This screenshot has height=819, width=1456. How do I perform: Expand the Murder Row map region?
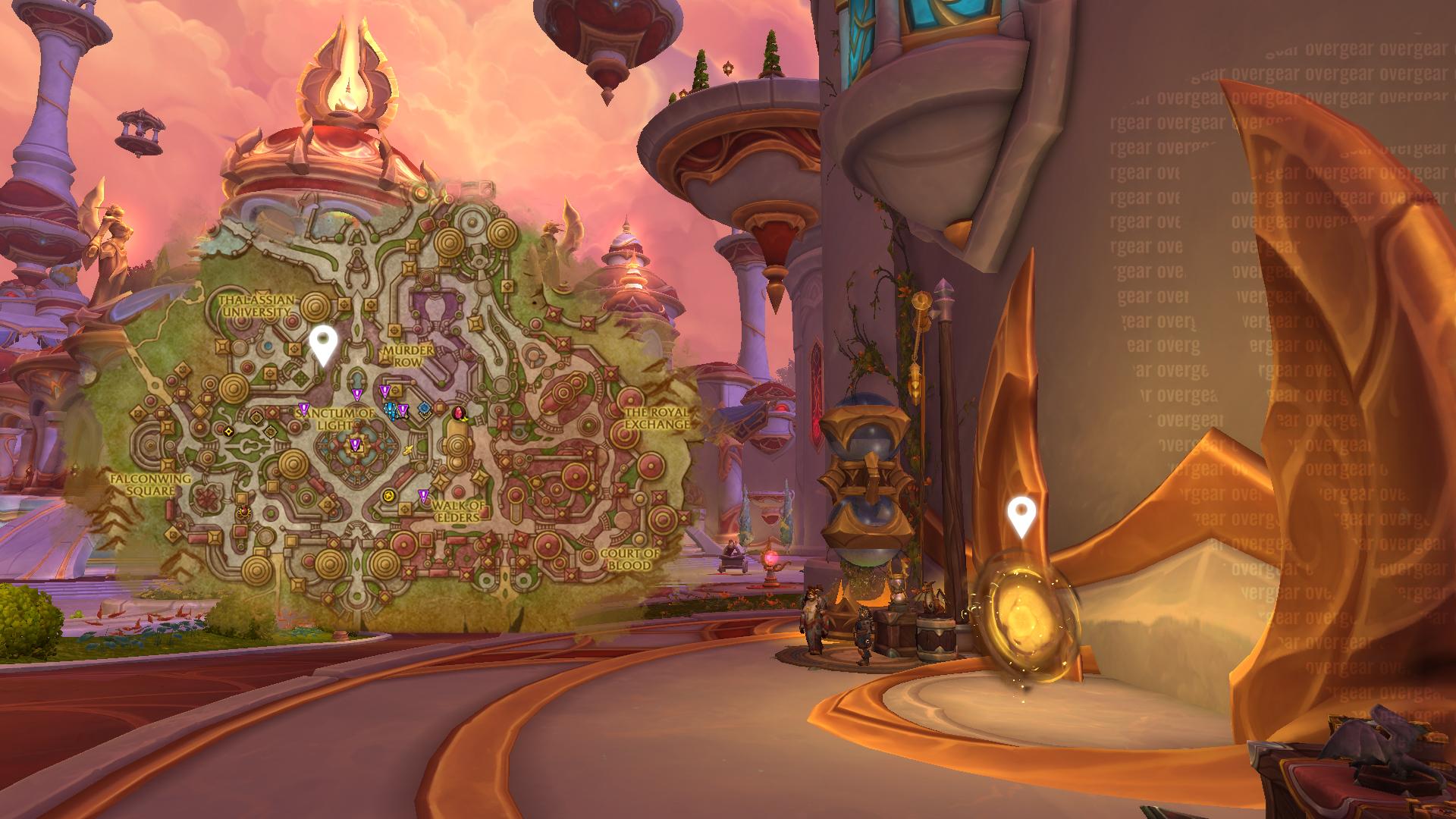tap(407, 356)
